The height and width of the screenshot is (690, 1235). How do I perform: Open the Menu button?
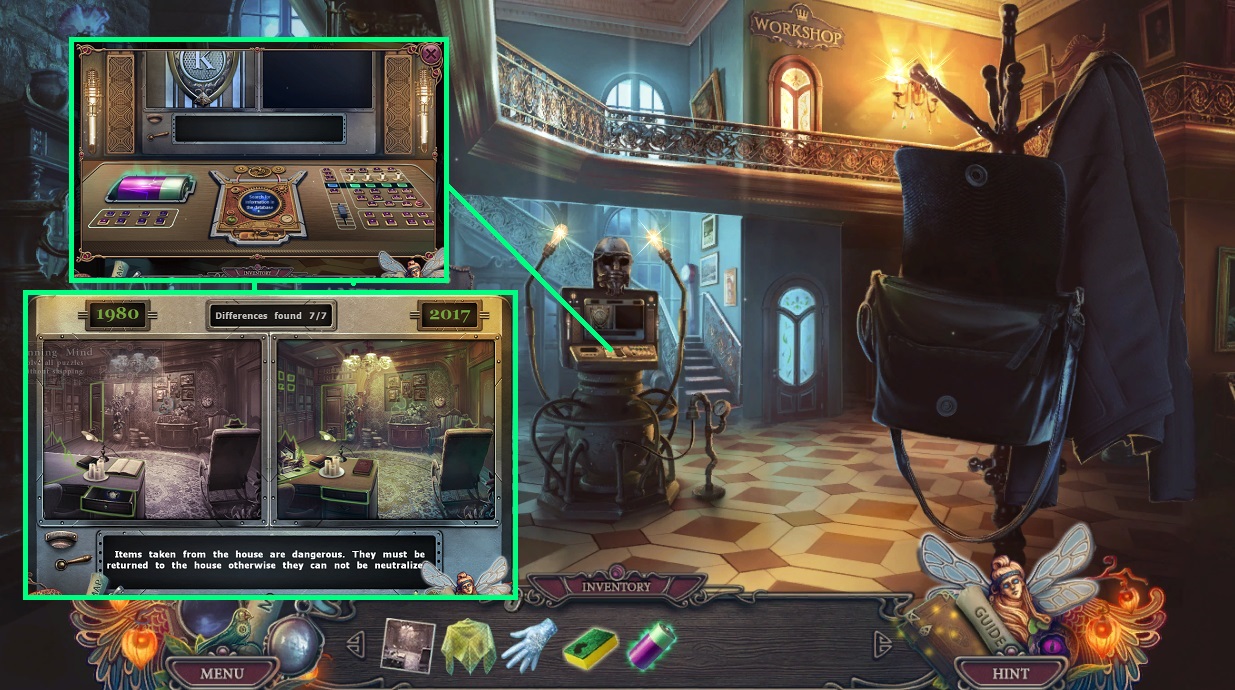pyautogui.click(x=221, y=673)
